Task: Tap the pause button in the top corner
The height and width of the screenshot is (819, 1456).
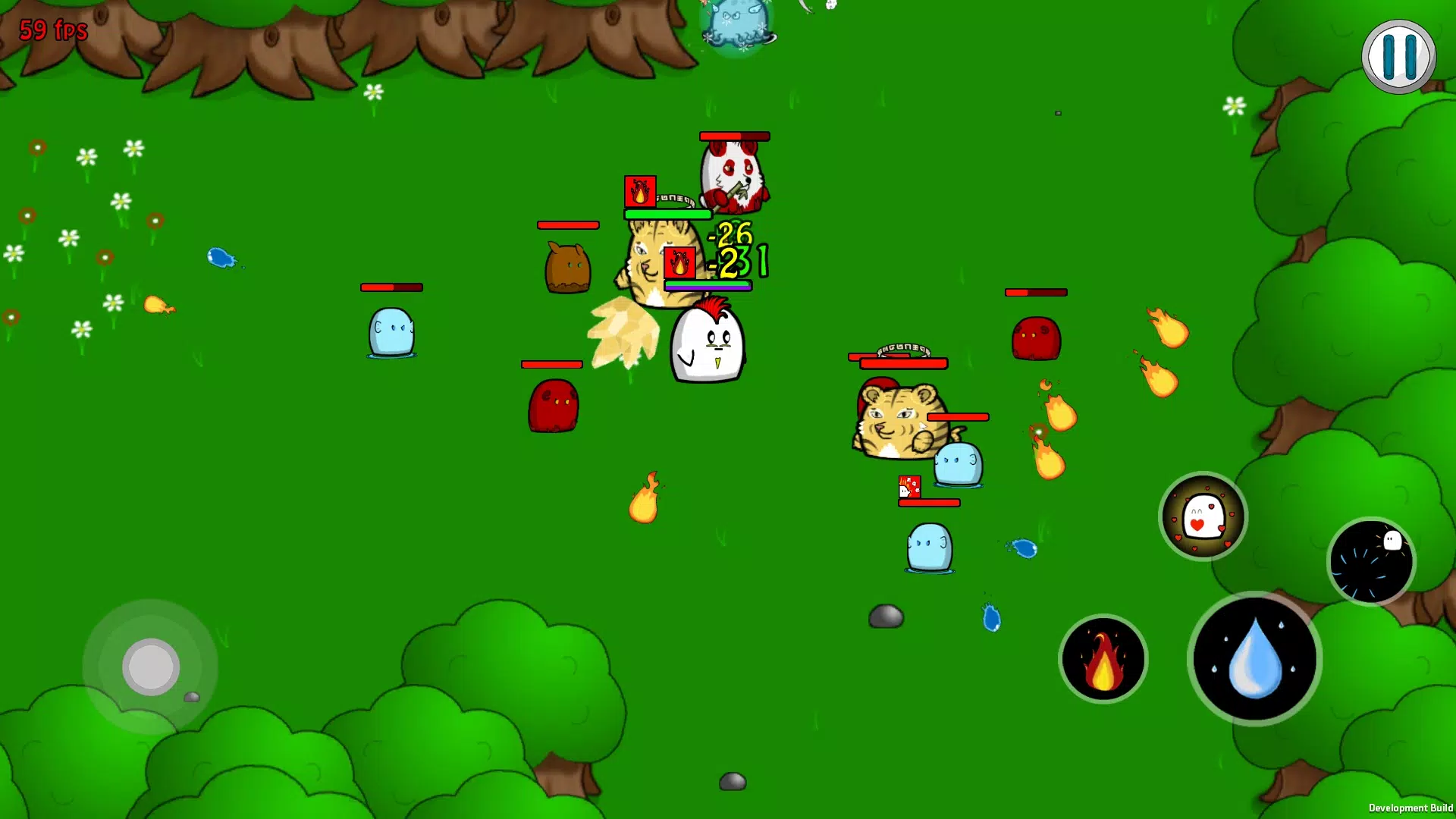Action: pyautogui.click(x=1399, y=55)
